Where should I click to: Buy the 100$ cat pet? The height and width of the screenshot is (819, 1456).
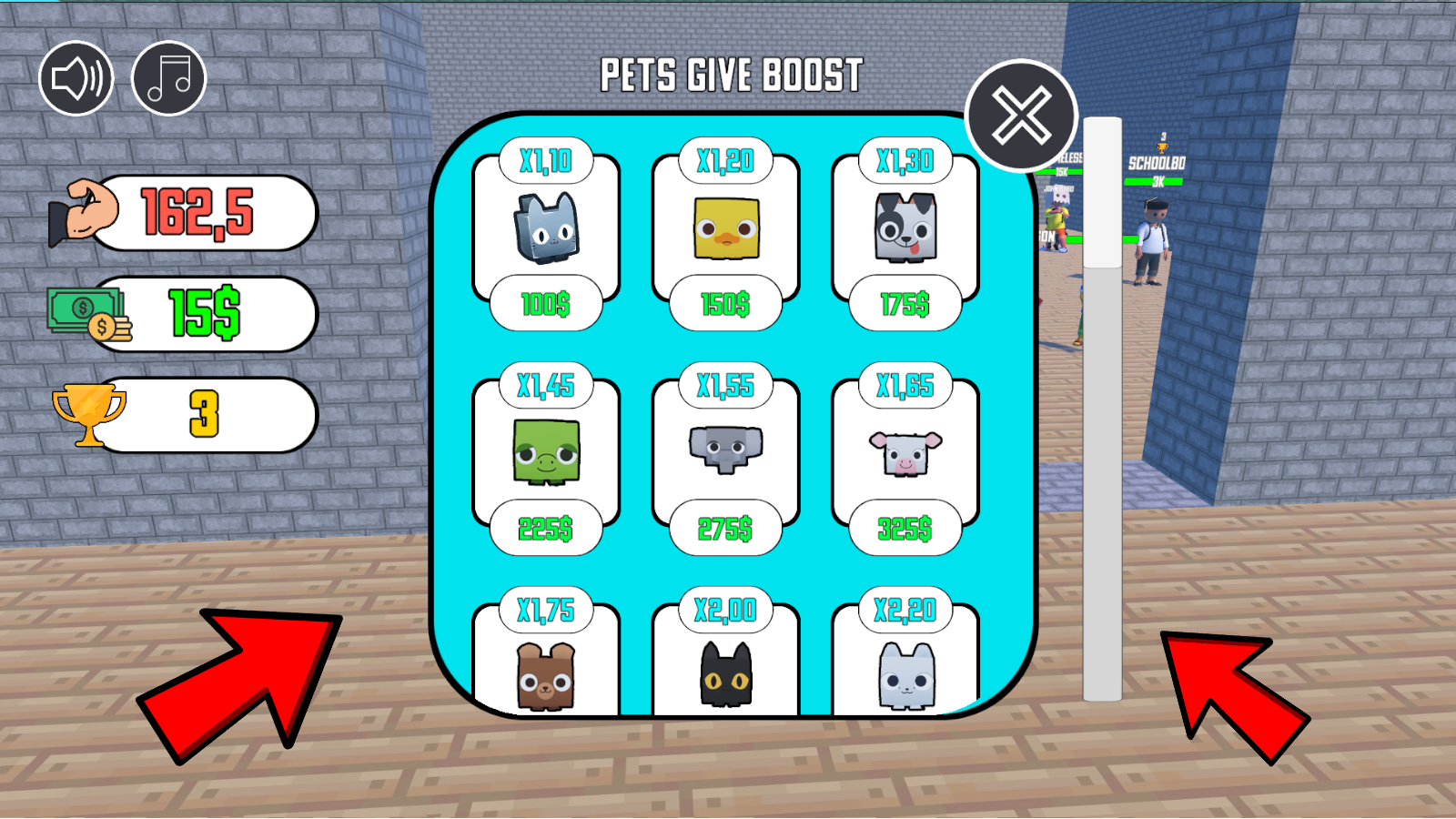tap(547, 305)
